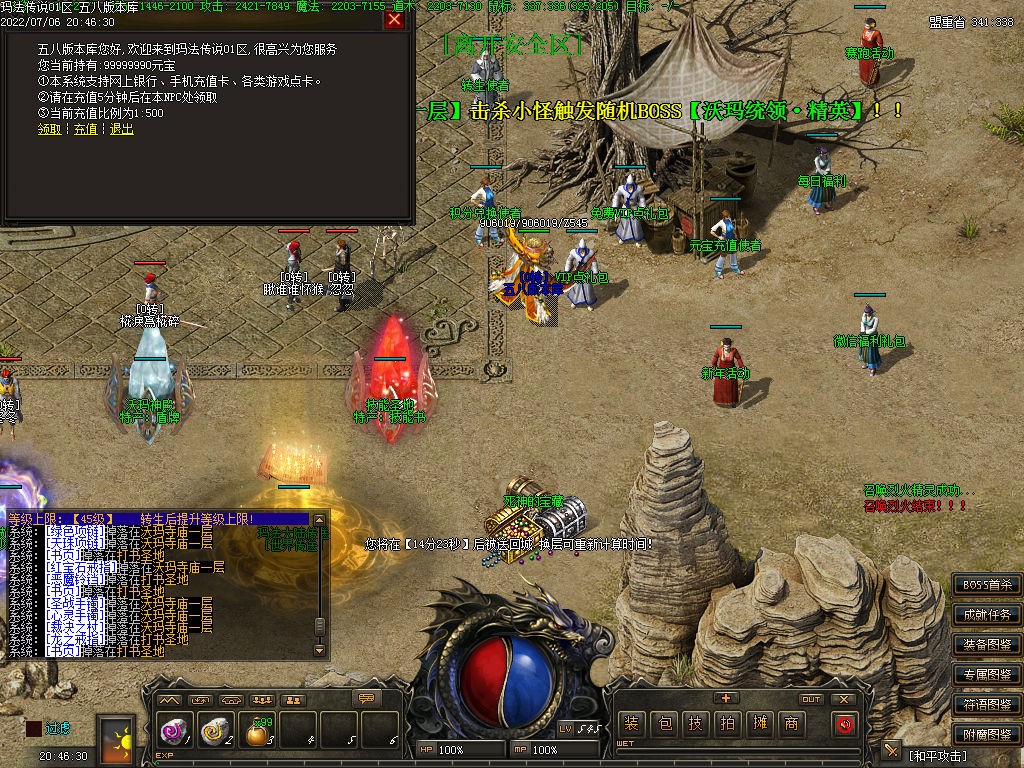This screenshot has height=768, width=1024.
Task: Open the 拍 auction button
Action: [x=727, y=724]
